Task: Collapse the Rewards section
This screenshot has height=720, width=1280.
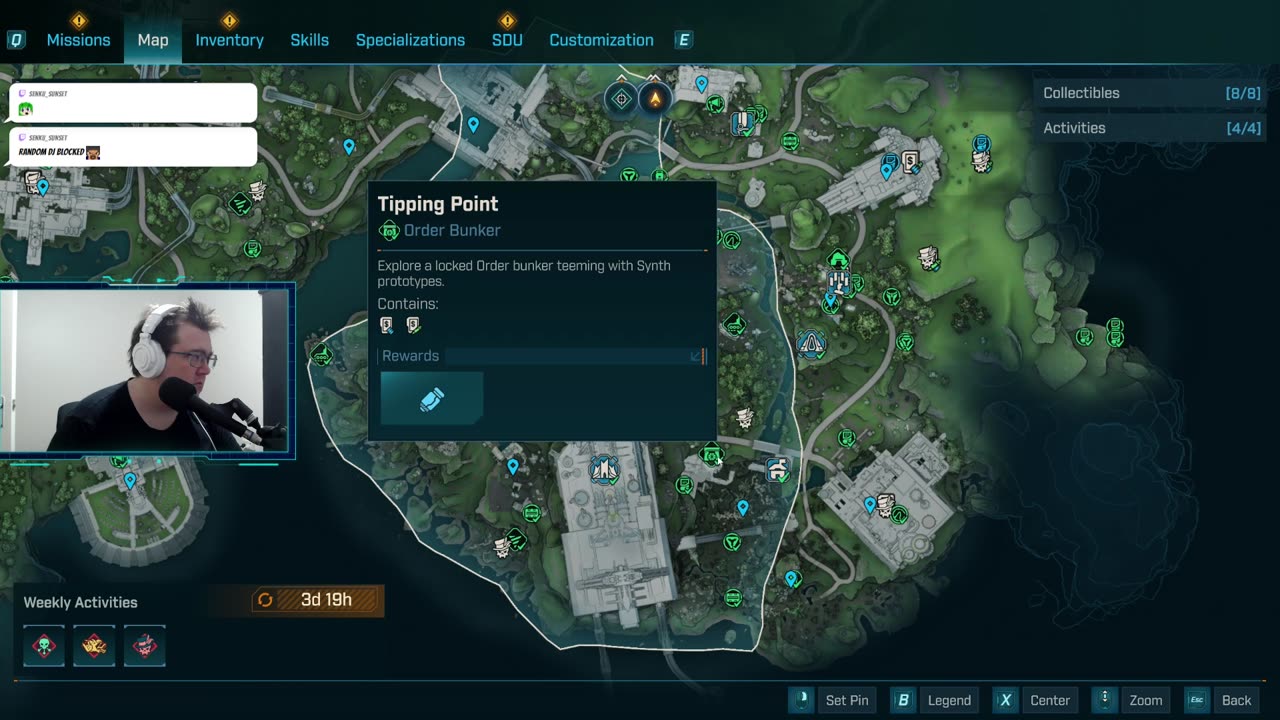Action: 696,356
